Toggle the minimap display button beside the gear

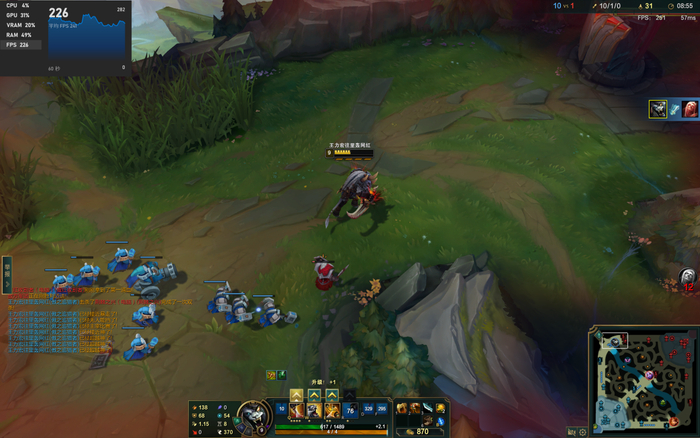coord(571,431)
